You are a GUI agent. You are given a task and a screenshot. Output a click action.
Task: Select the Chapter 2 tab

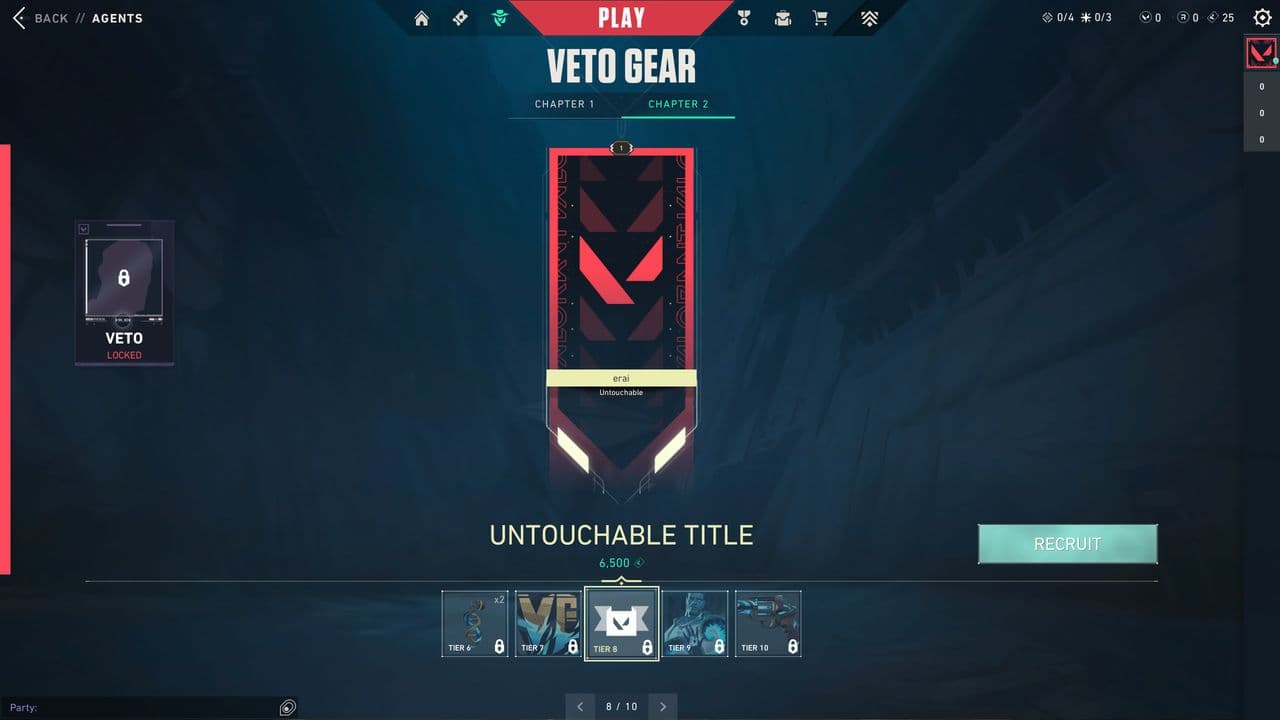pyautogui.click(x=678, y=104)
